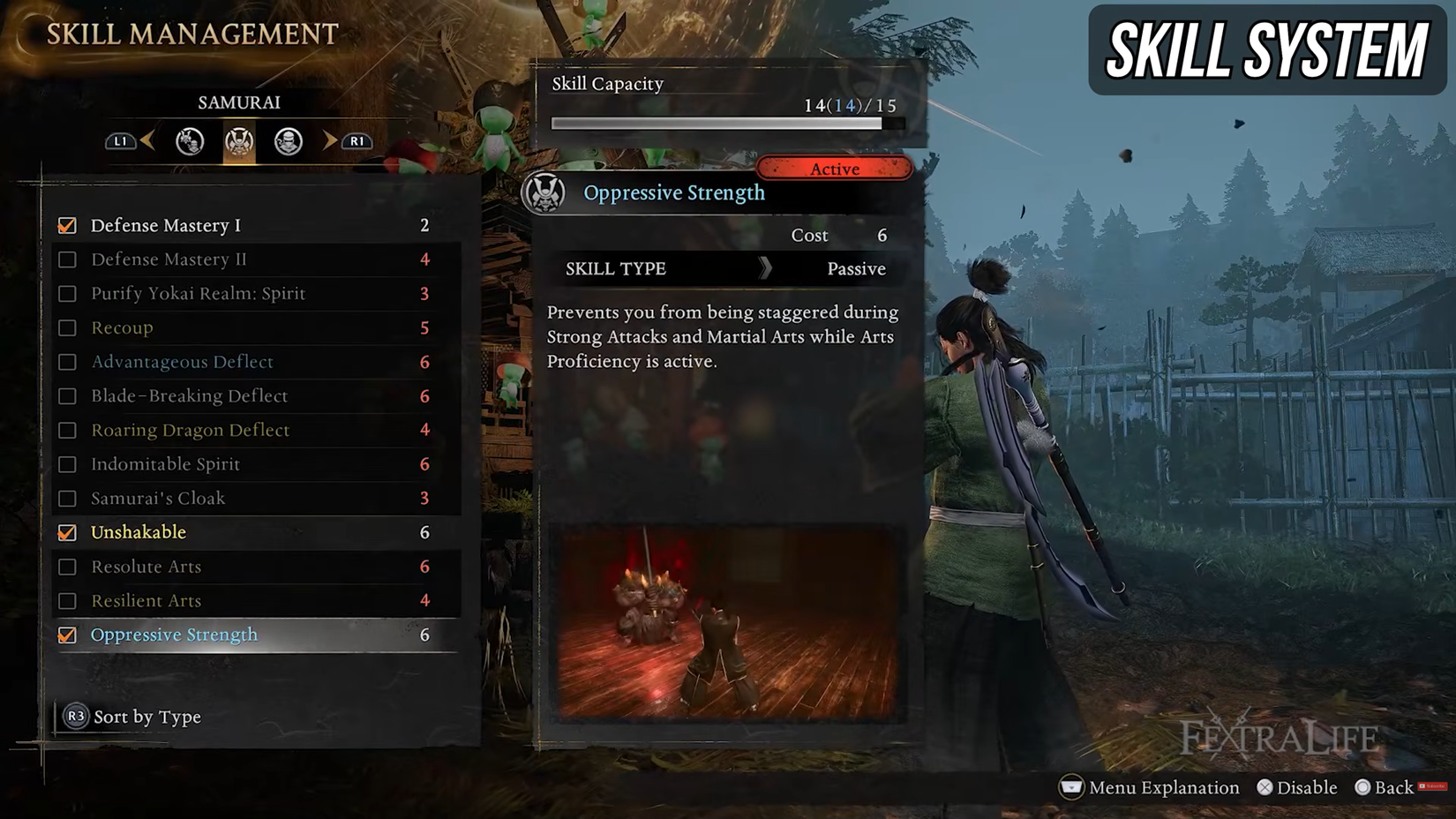Viewport: 1456px width, 819px height.
Task: Select the samurai helmet class icon
Action: (x=238, y=141)
